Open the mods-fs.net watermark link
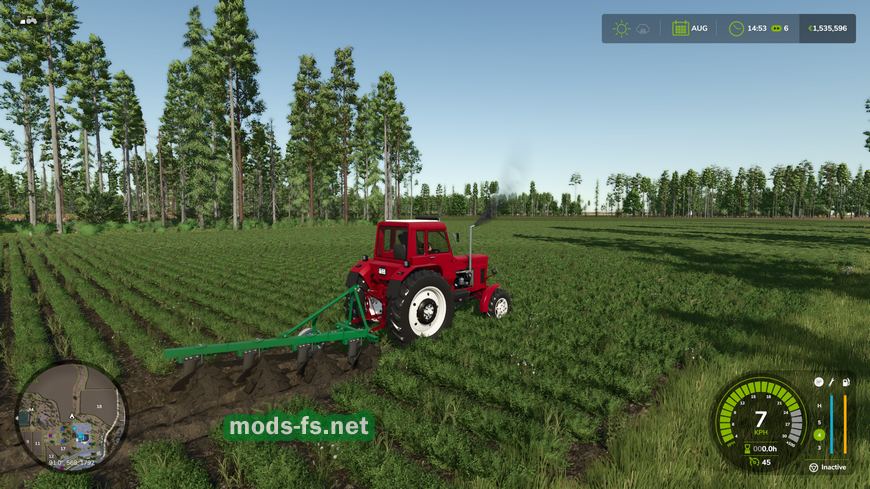Screen dimensions: 870x489 click(299, 428)
